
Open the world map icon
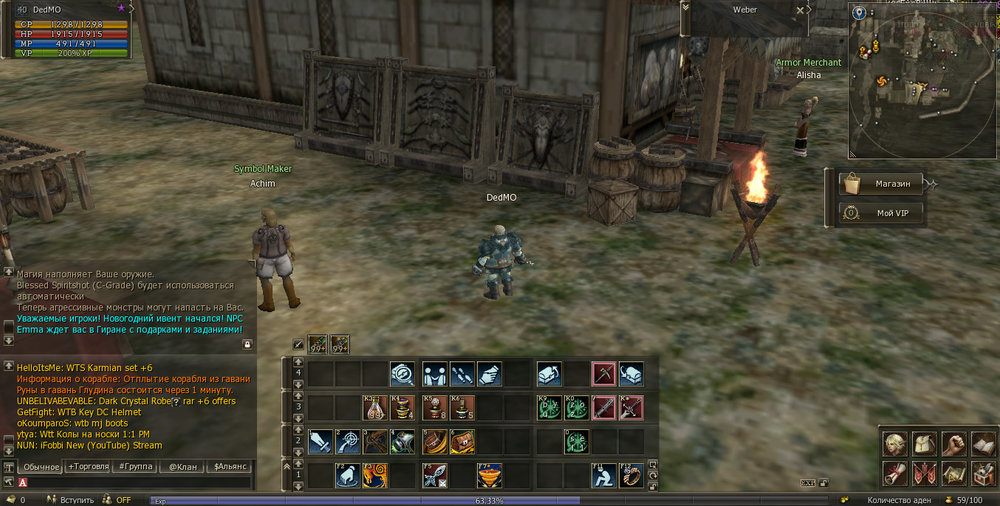tap(955, 472)
